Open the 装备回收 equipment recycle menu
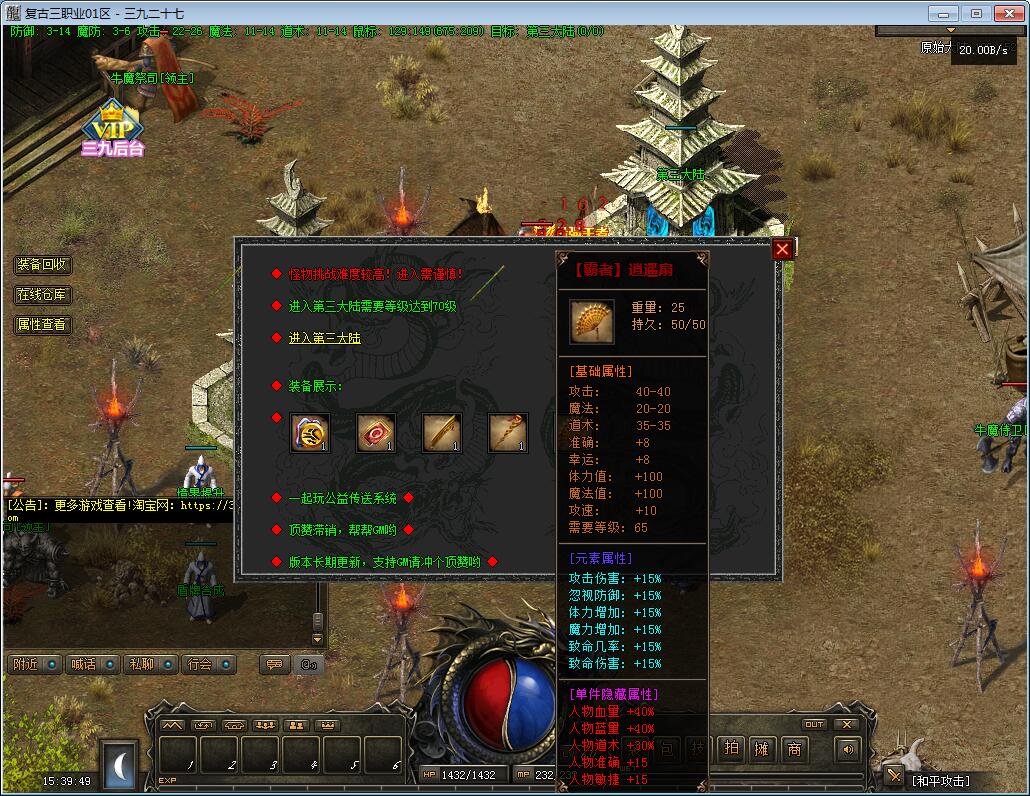The image size is (1030, 796). 42,265
